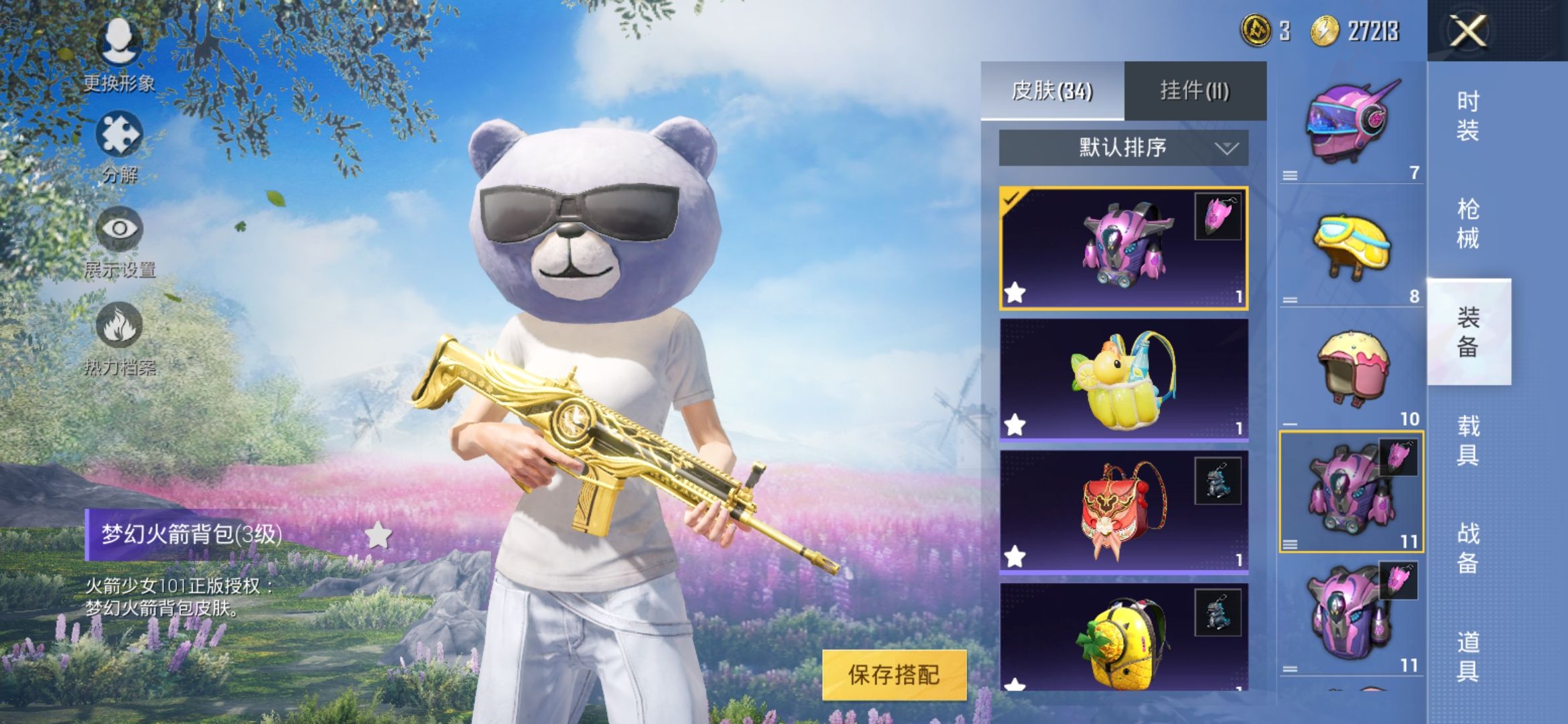Image resolution: width=1568 pixels, height=724 pixels.
Task: Save the outfit with 保存搭配
Action: tap(894, 674)
